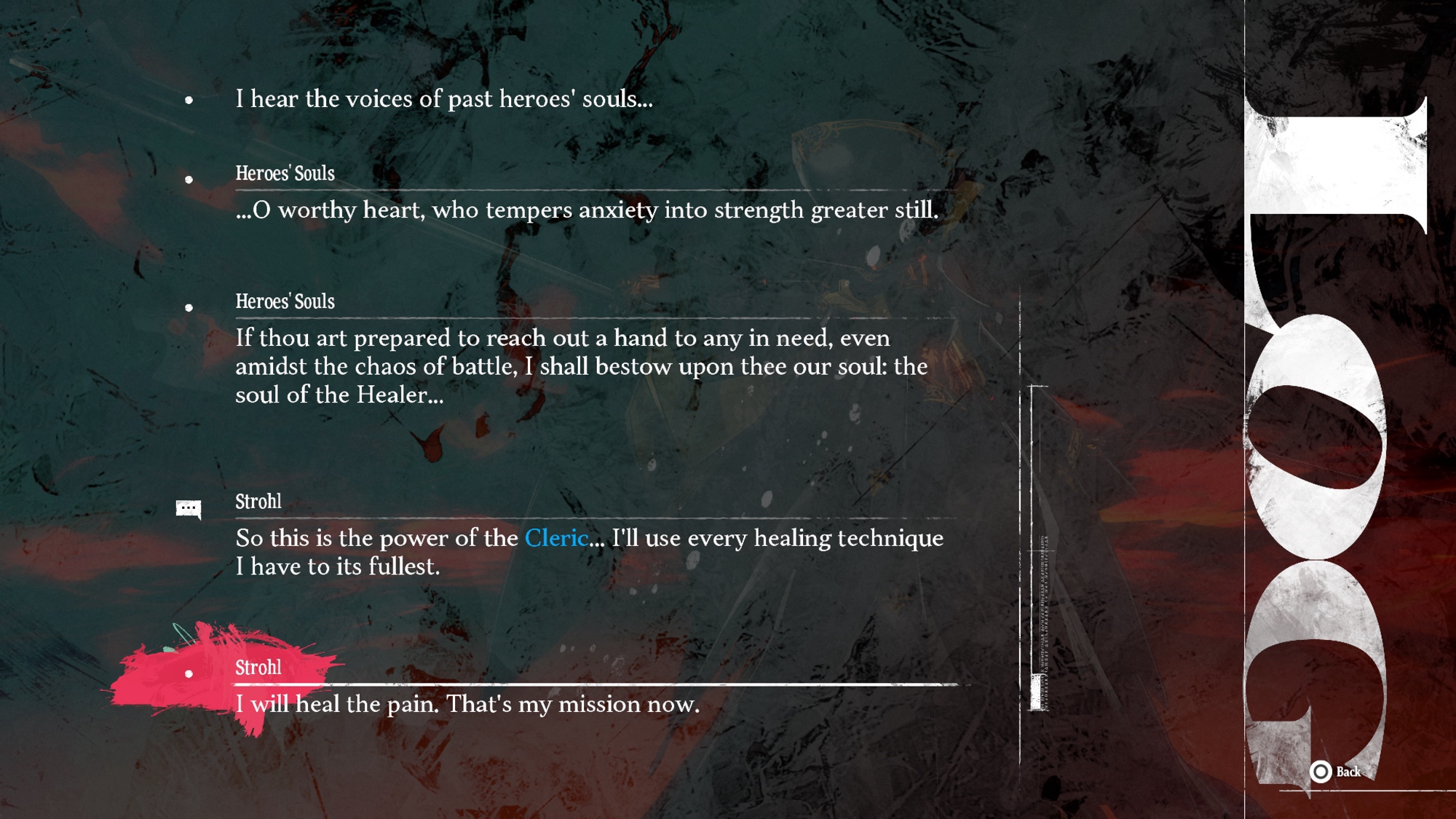
Task: Choose the "soul of the Healer" log entry
Action: tap(581, 366)
